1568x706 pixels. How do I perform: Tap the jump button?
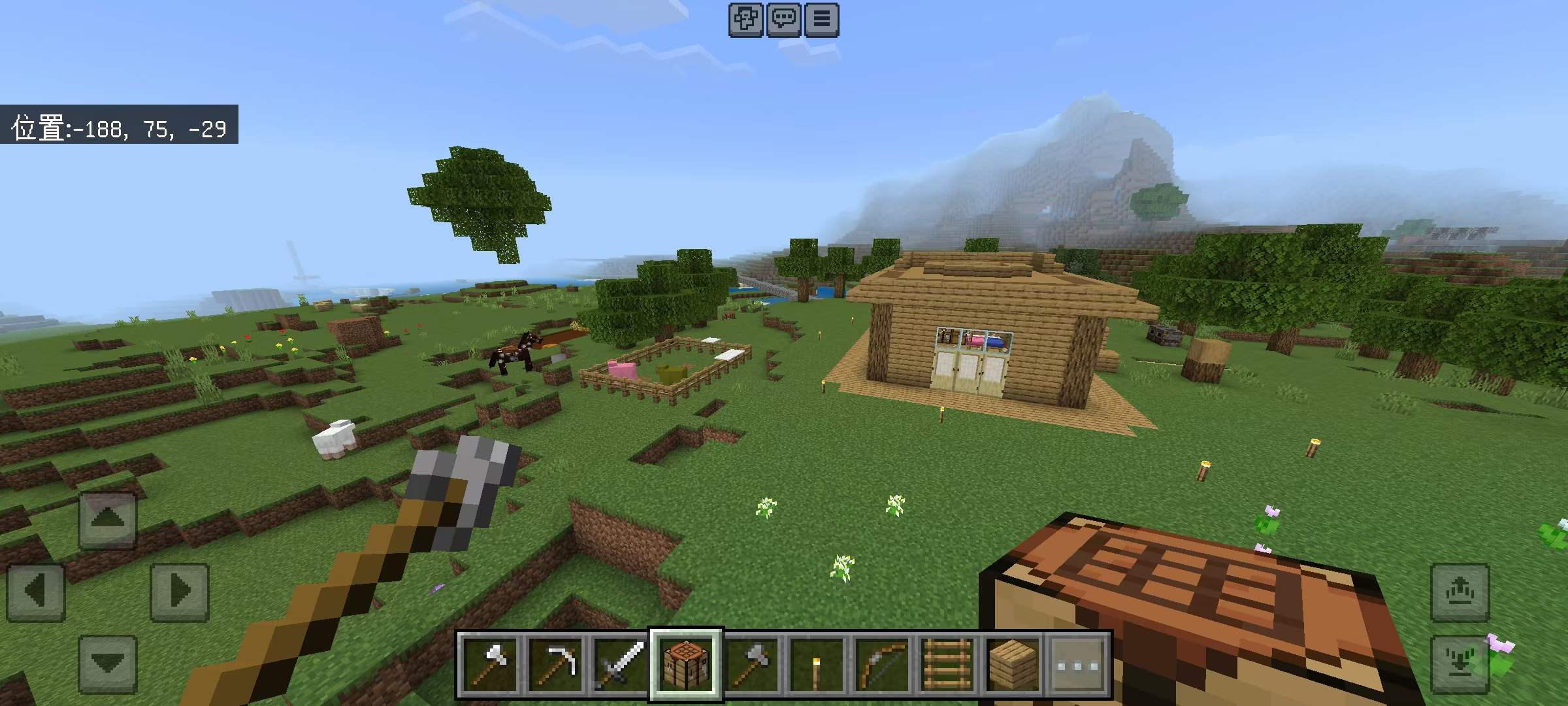pyautogui.click(x=1460, y=592)
